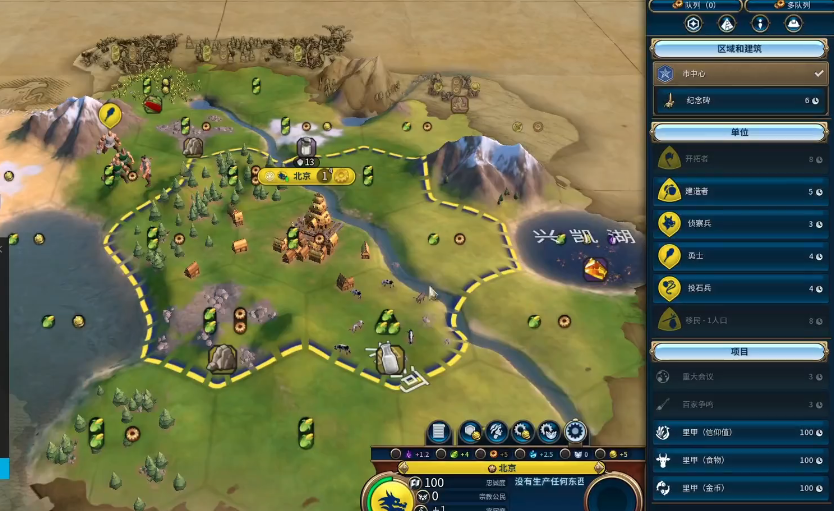Start the 里甲（食物） food project

click(740, 461)
